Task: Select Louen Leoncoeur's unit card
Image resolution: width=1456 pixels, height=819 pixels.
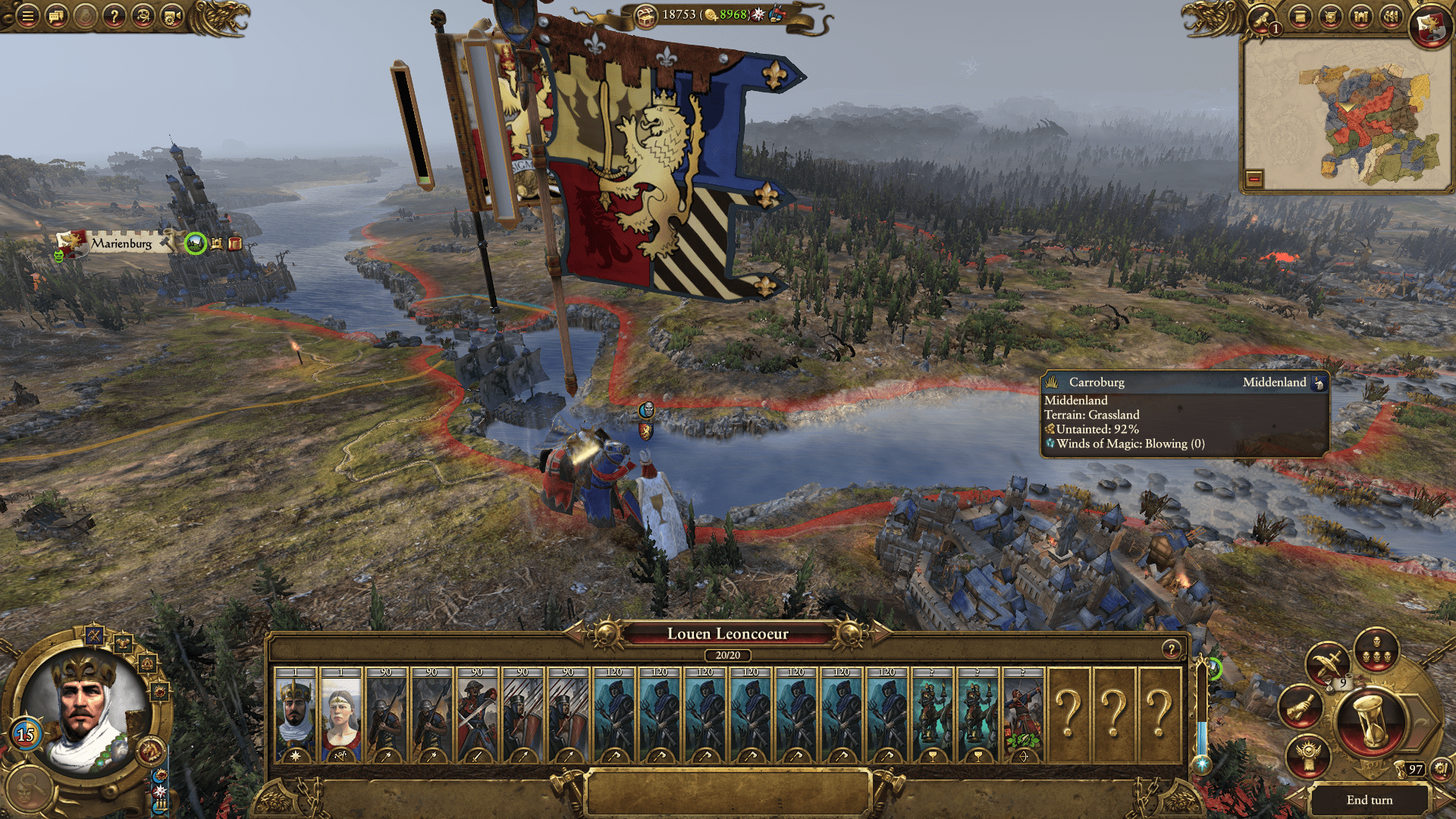Action: click(x=296, y=714)
